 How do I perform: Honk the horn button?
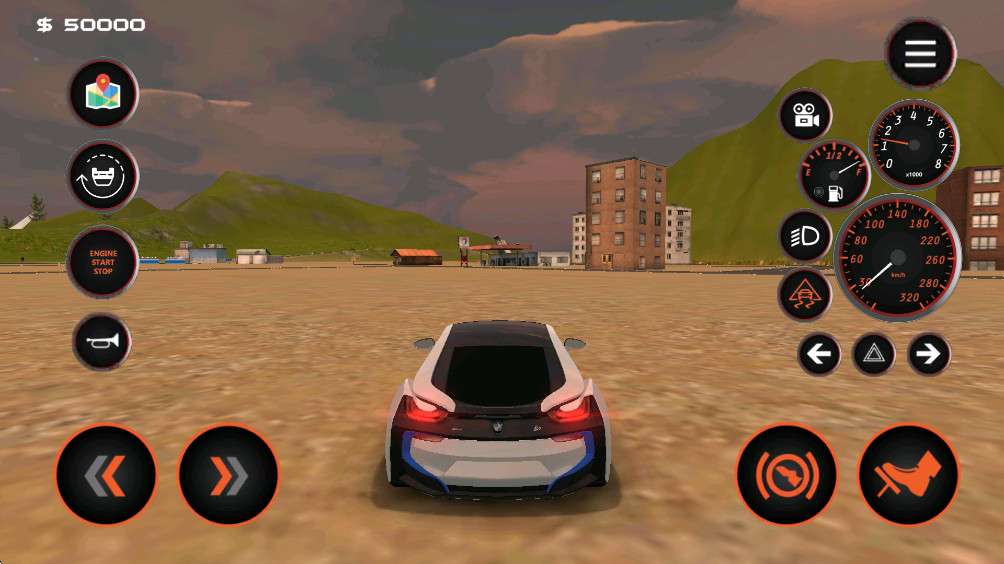coord(102,342)
